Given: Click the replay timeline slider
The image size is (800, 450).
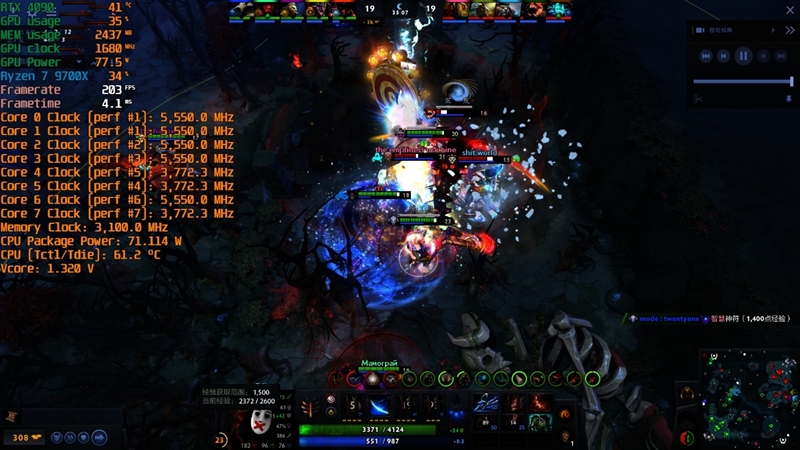Looking at the screenshot, I should (742, 81).
